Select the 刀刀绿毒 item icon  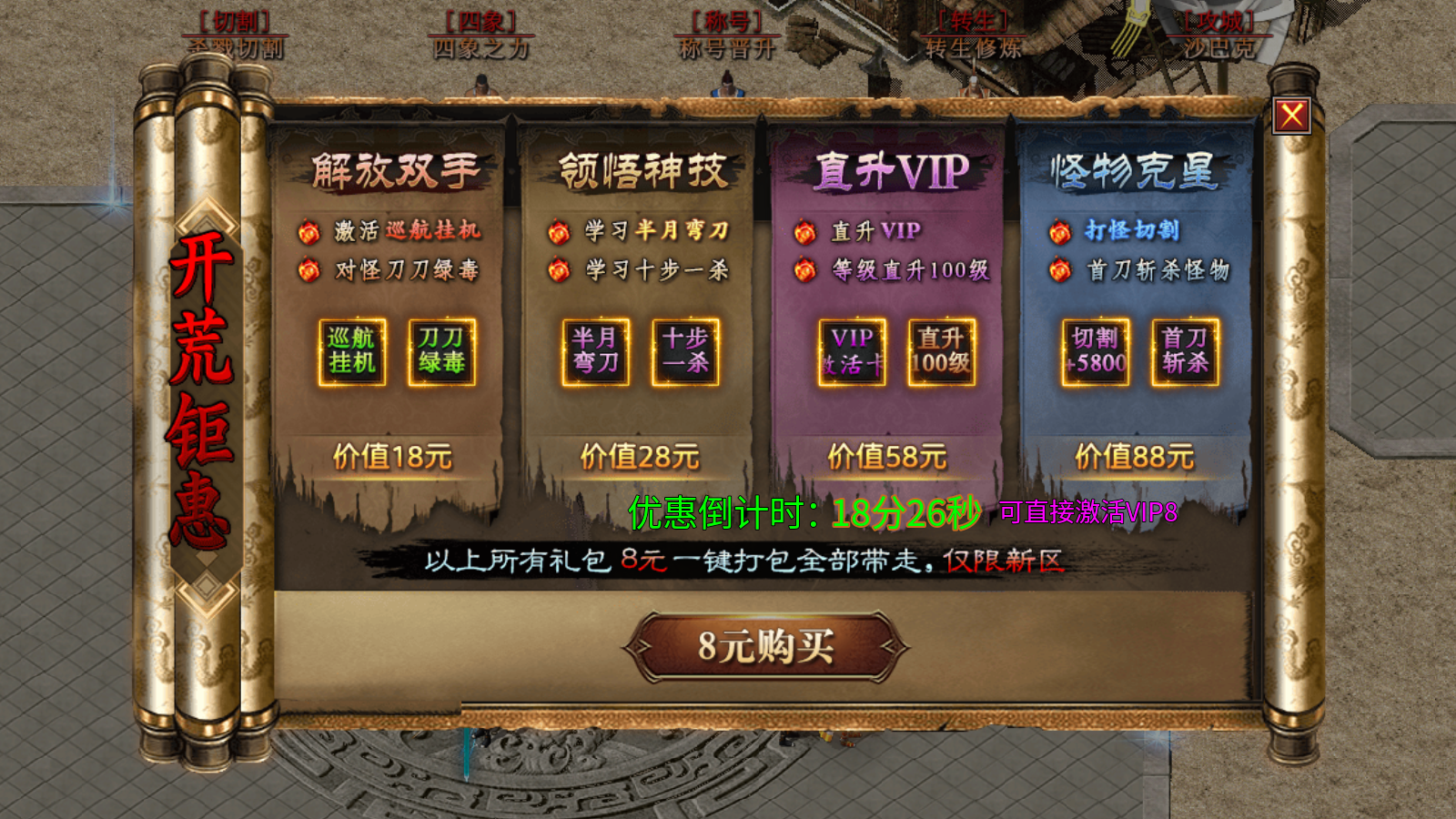coord(440,353)
